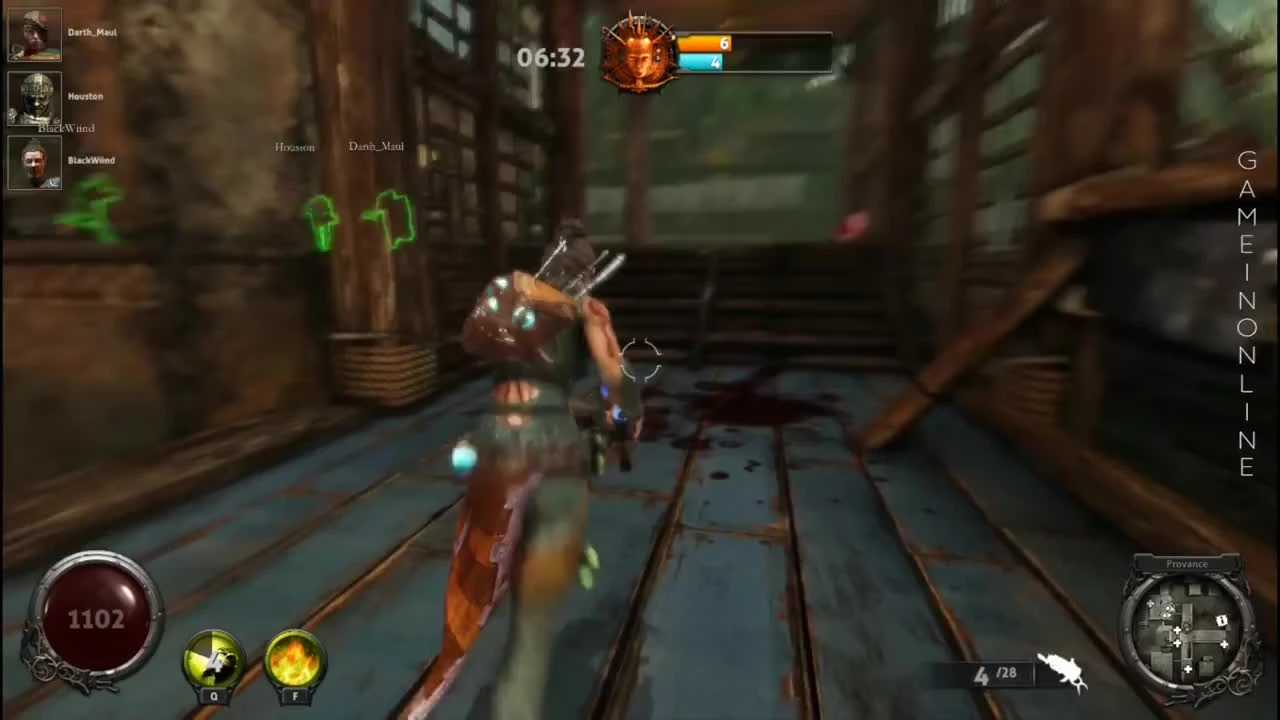Viewport: 1280px width, 720px height.
Task: Click Houston's portrait icon
Action: pyautogui.click(x=34, y=97)
